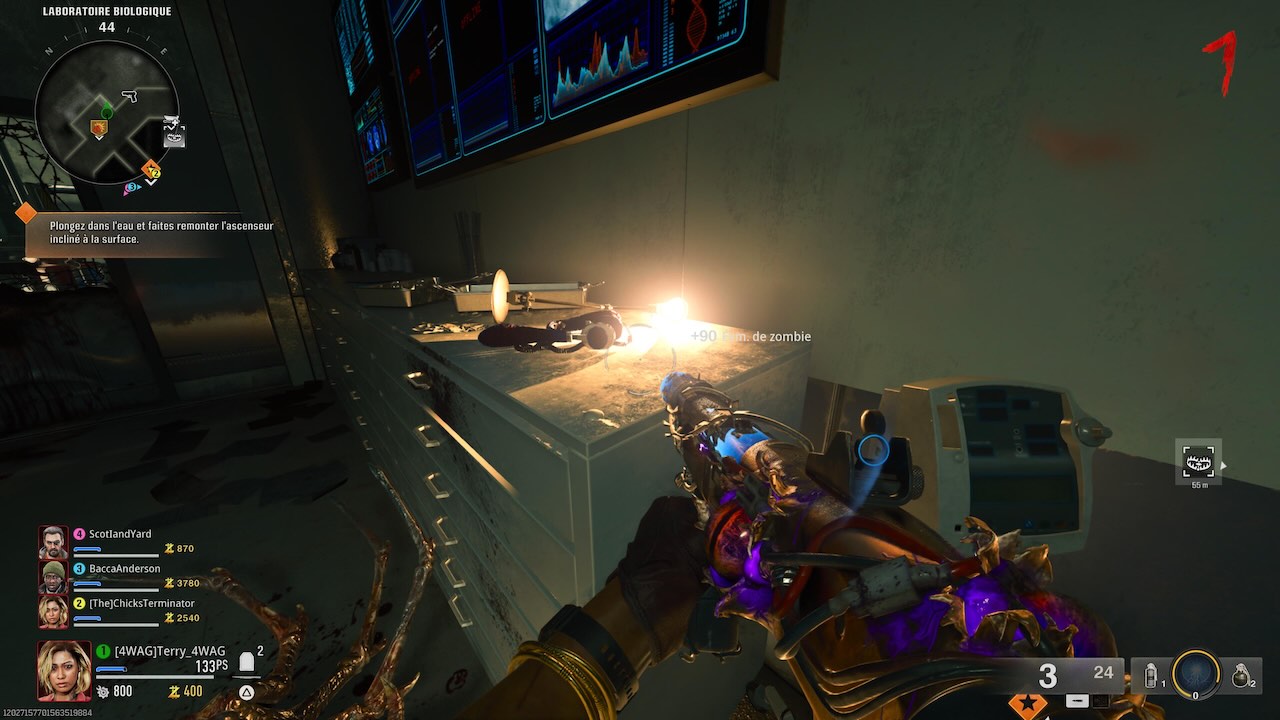This screenshot has height=720, width=1280.
Task: Select the tactical grenade slot
Action: click(1150, 676)
